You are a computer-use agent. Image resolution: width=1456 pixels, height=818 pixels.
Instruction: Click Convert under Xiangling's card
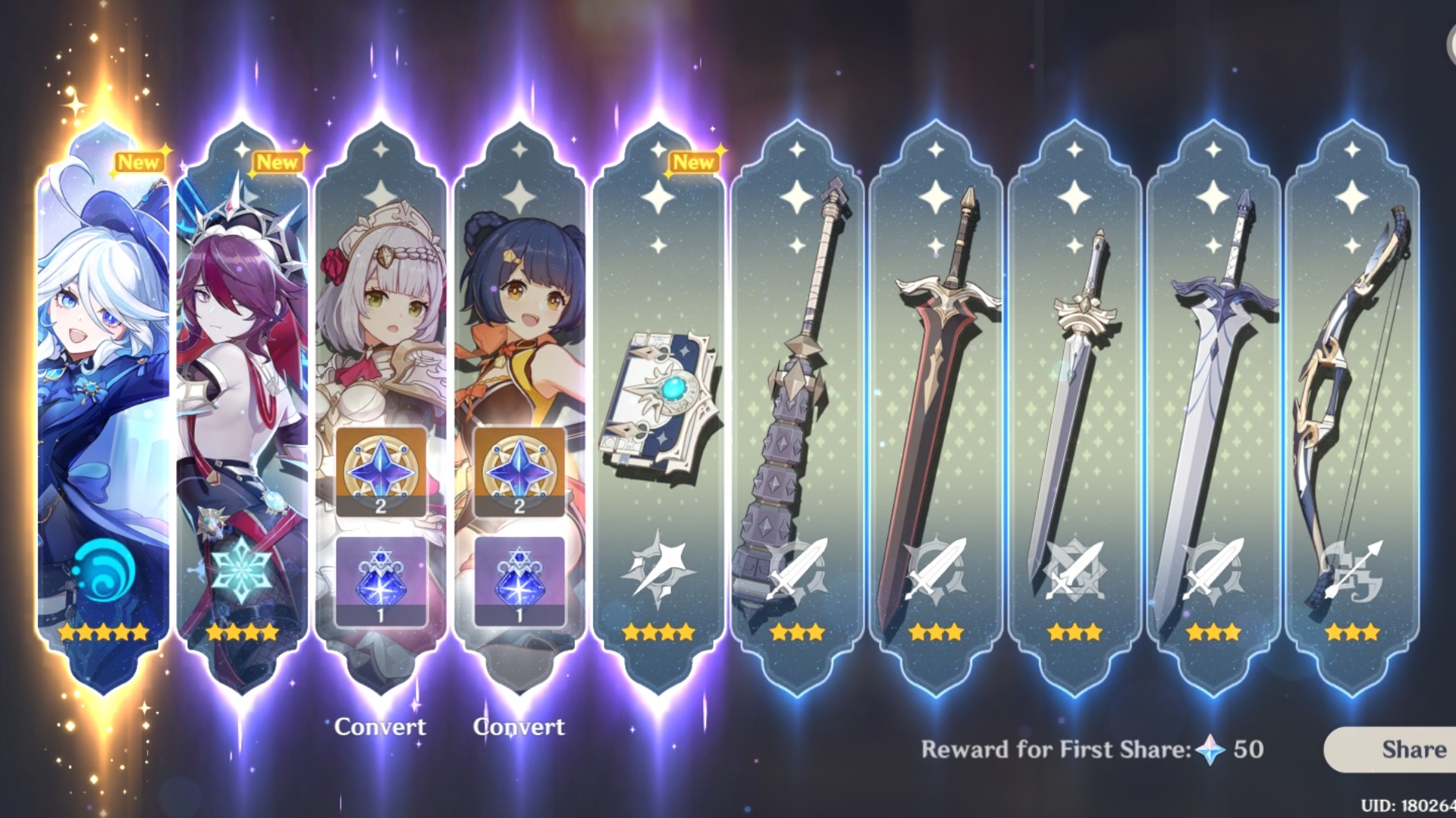519,726
